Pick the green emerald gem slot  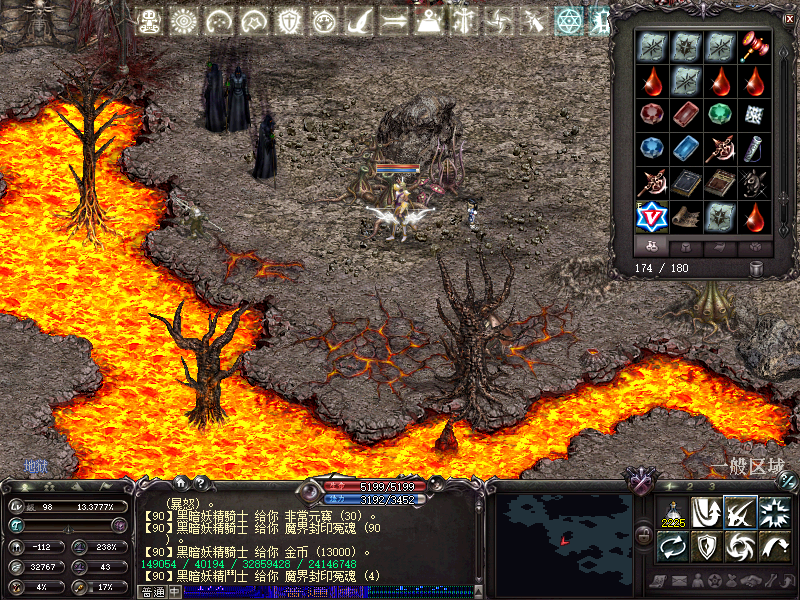click(720, 114)
